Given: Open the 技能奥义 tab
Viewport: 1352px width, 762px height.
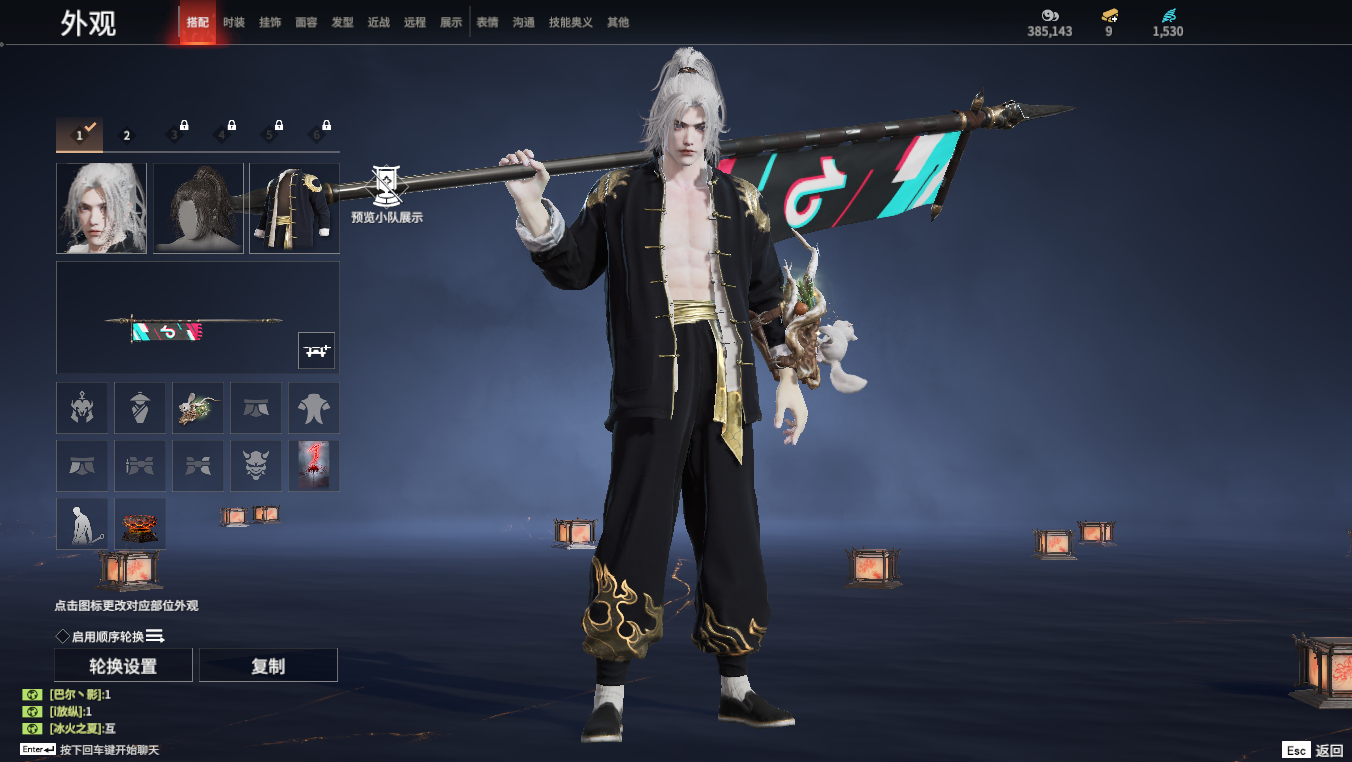Looking at the screenshot, I should (x=570, y=22).
